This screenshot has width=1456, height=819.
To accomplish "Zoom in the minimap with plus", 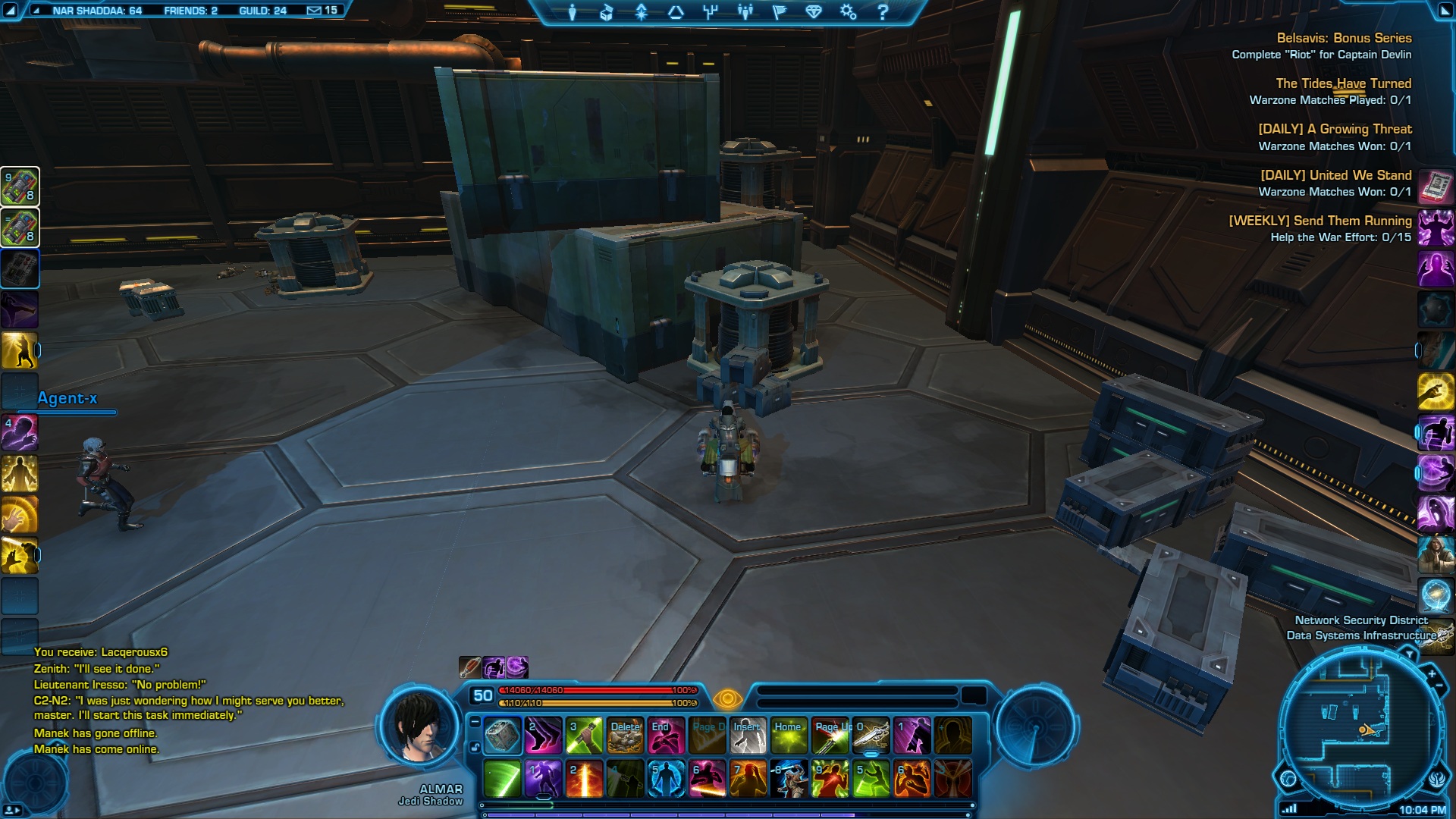I will 1432,673.
